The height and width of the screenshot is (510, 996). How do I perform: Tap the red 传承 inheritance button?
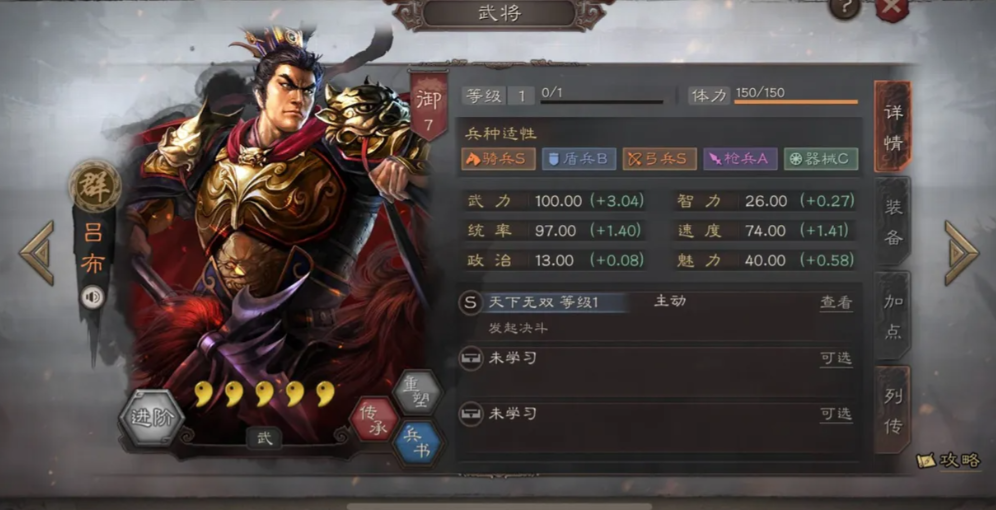click(374, 420)
